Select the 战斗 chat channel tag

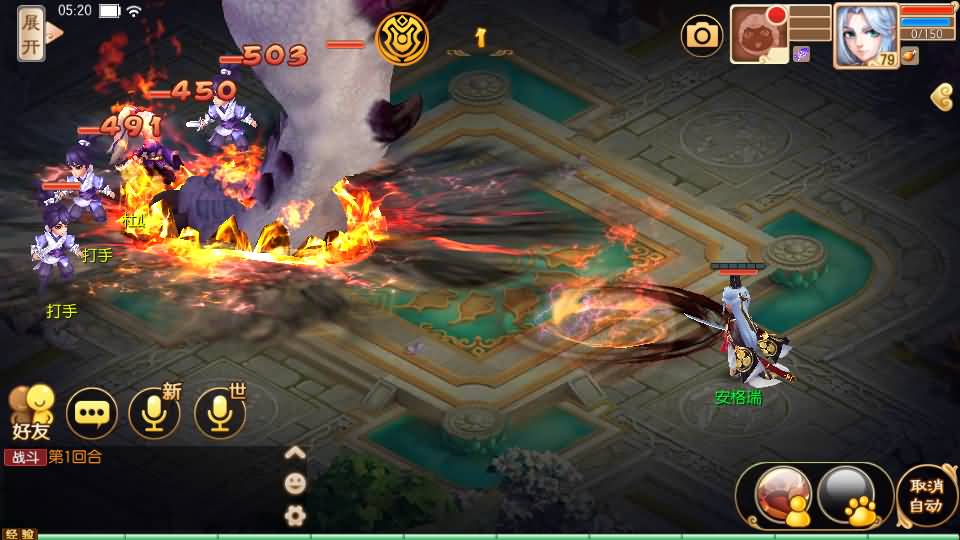click(25, 457)
